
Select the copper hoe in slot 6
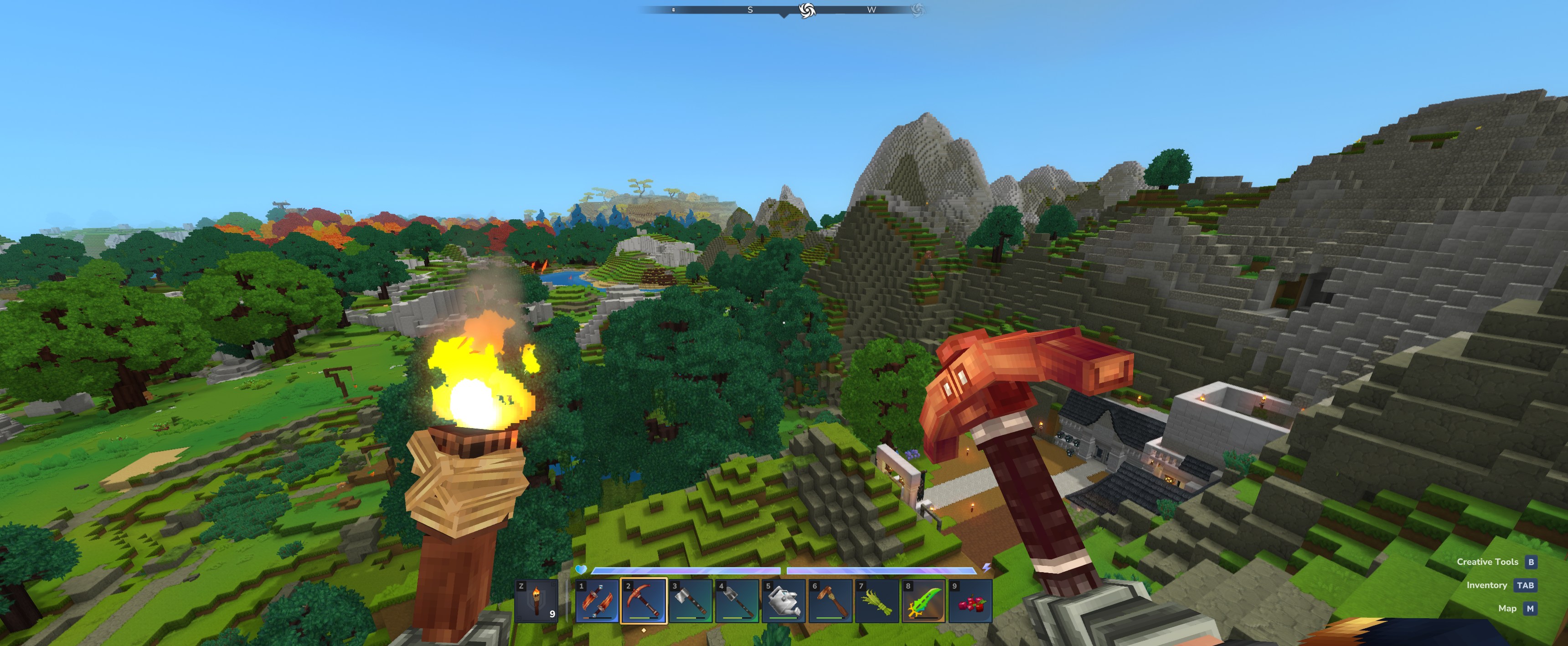(x=831, y=601)
